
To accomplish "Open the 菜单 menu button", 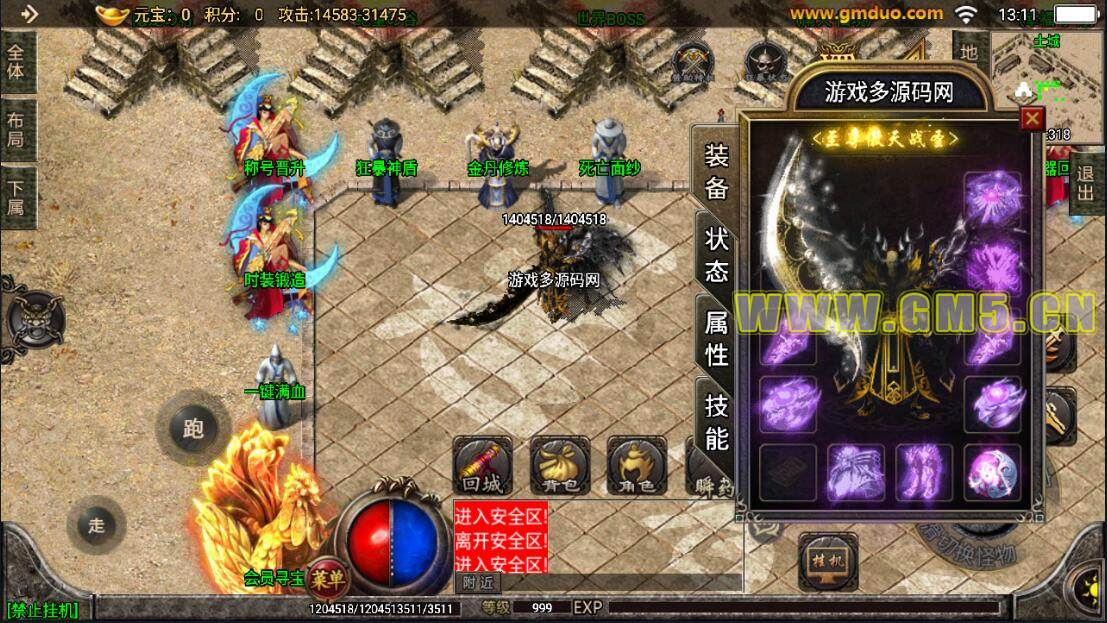I will (x=327, y=578).
